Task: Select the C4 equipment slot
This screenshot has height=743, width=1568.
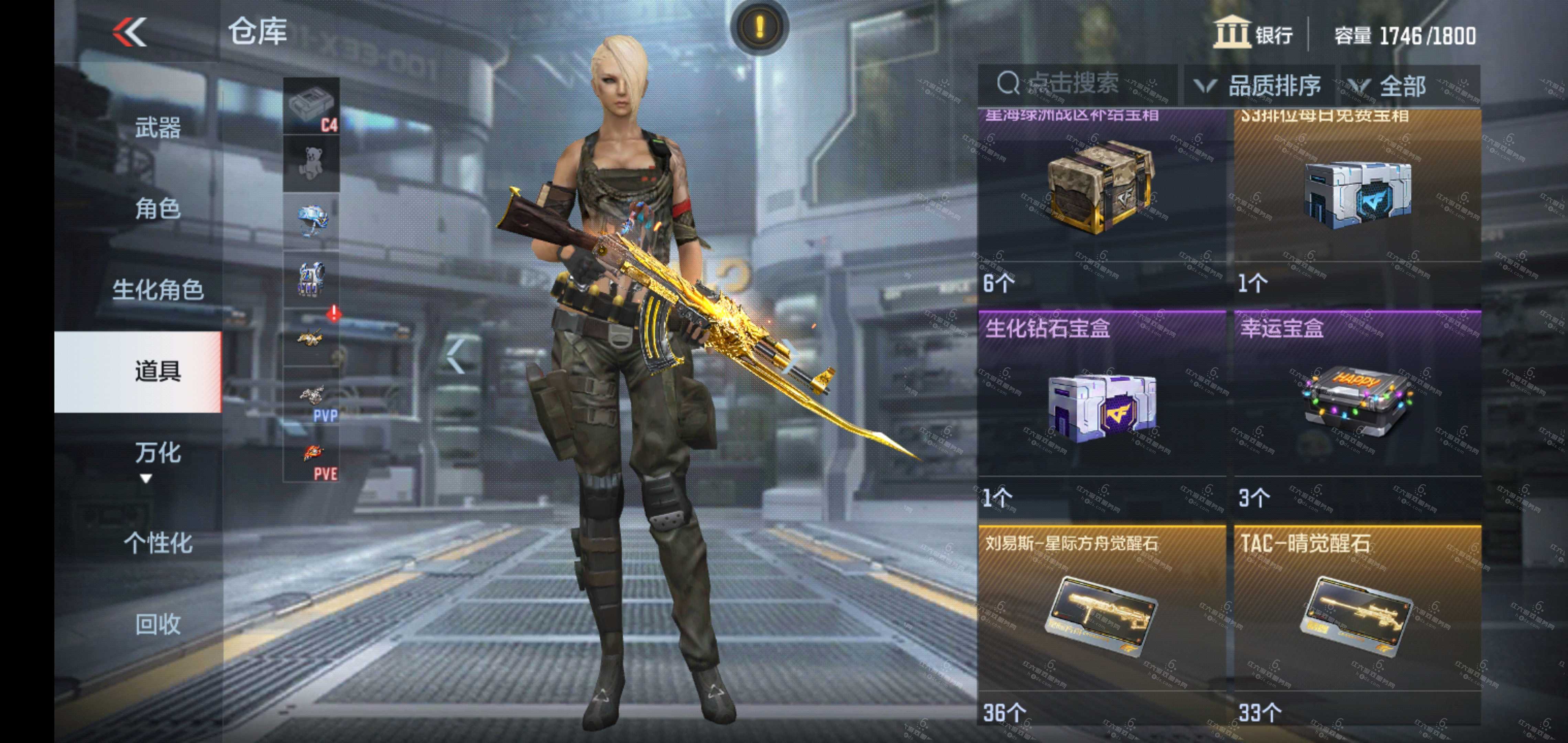Action: pyautogui.click(x=312, y=106)
